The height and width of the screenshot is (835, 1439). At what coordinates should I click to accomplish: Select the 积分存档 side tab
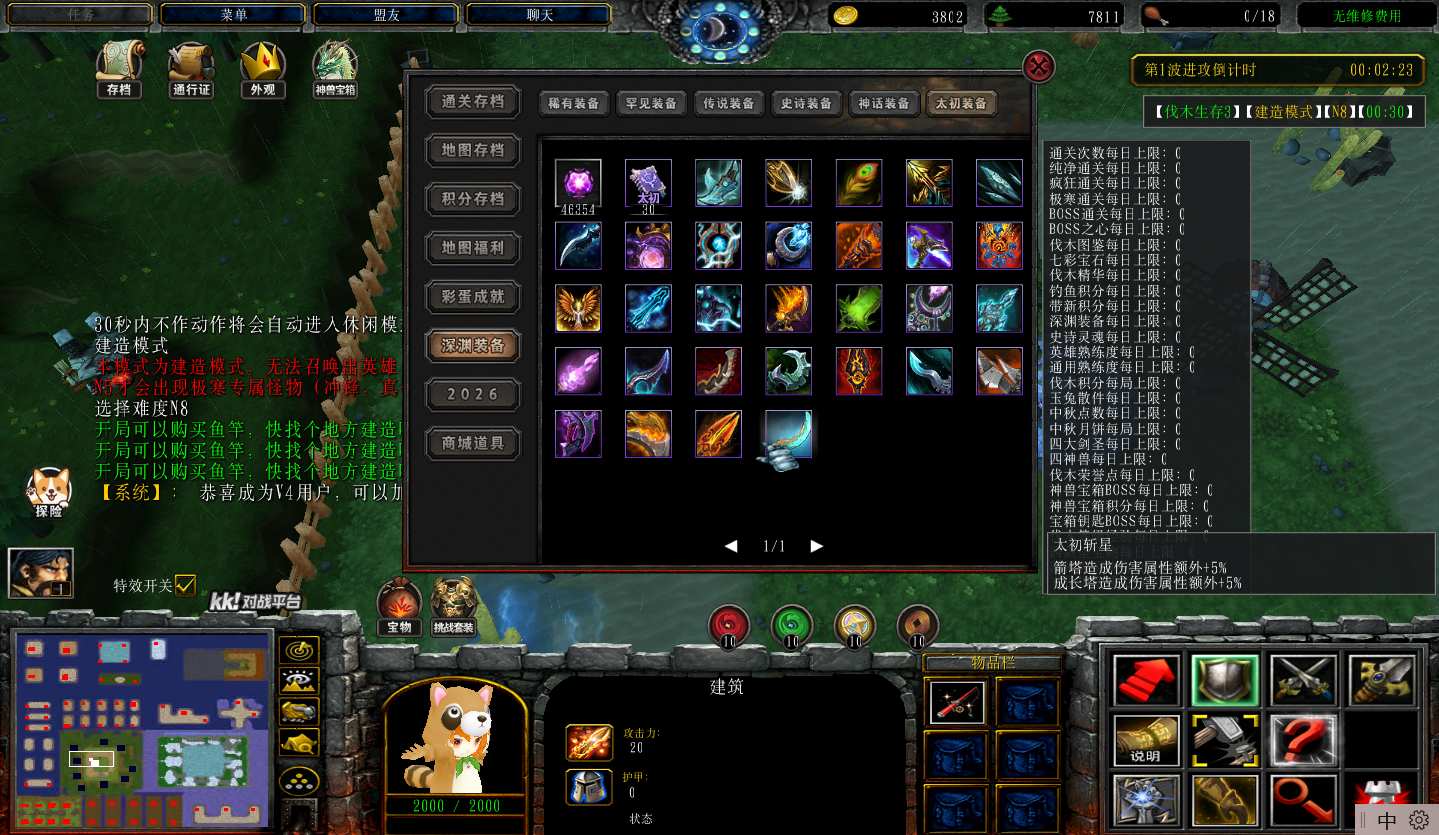473,199
